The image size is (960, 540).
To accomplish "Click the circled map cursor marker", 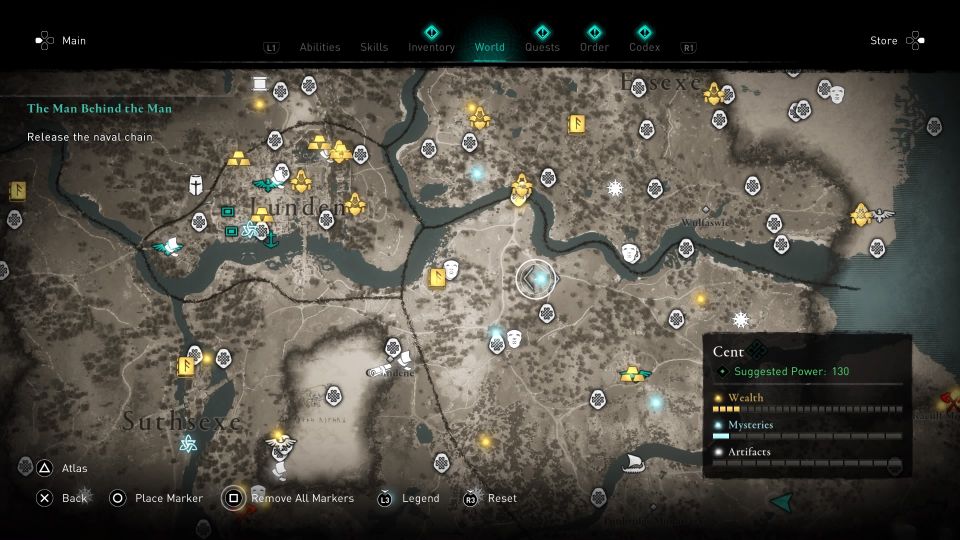I will pyautogui.click(x=536, y=279).
